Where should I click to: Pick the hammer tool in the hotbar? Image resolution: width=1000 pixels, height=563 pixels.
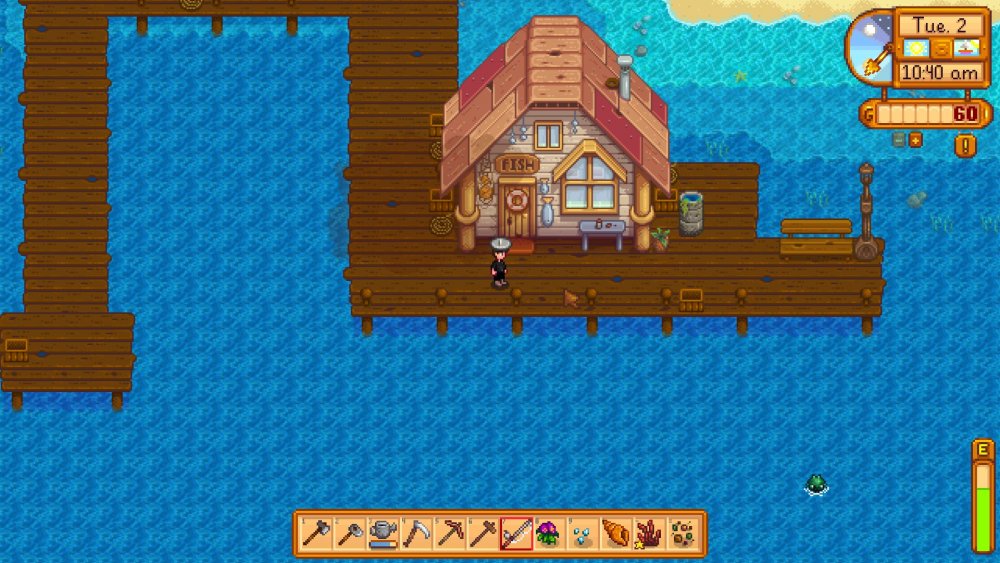[483, 534]
